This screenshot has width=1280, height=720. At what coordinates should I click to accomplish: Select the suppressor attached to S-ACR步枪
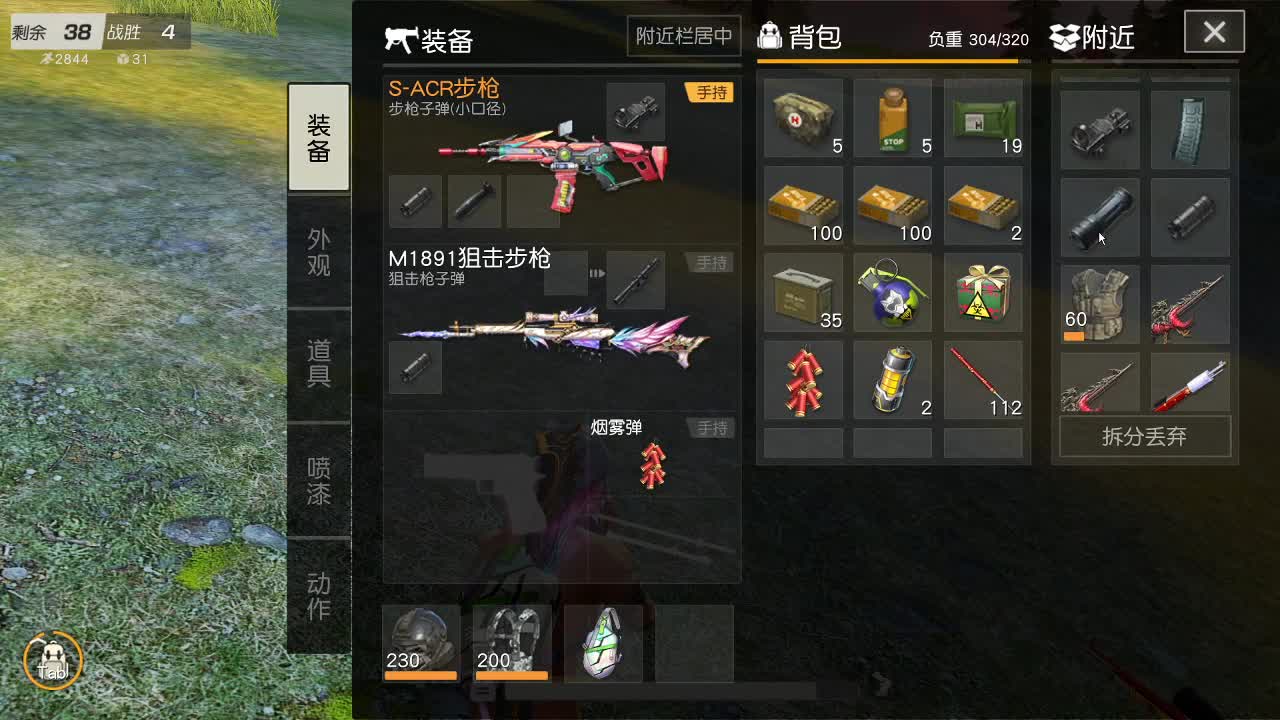[x=415, y=200]
